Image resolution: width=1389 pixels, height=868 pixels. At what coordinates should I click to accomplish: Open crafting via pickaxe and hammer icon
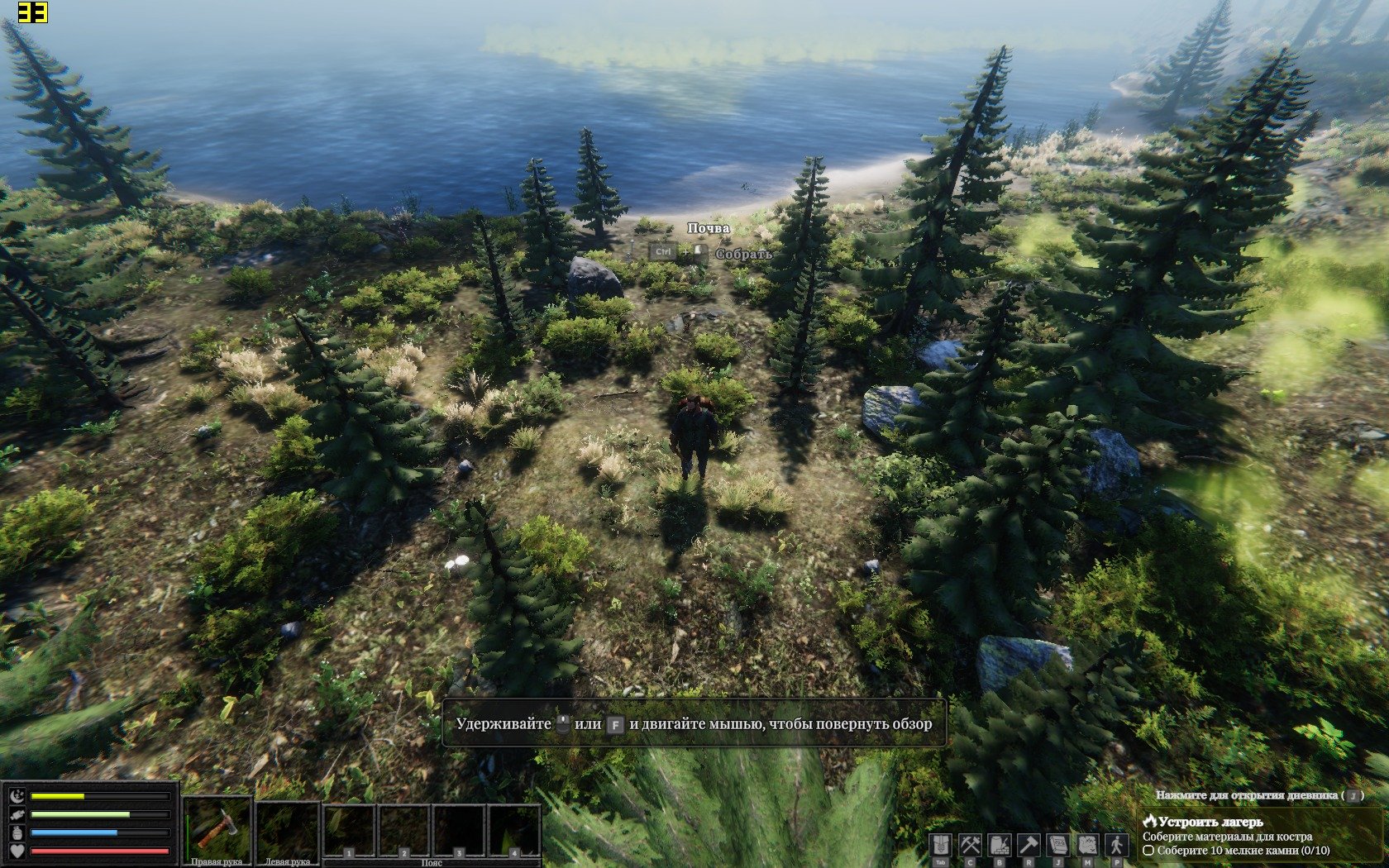tap(970, 845)
